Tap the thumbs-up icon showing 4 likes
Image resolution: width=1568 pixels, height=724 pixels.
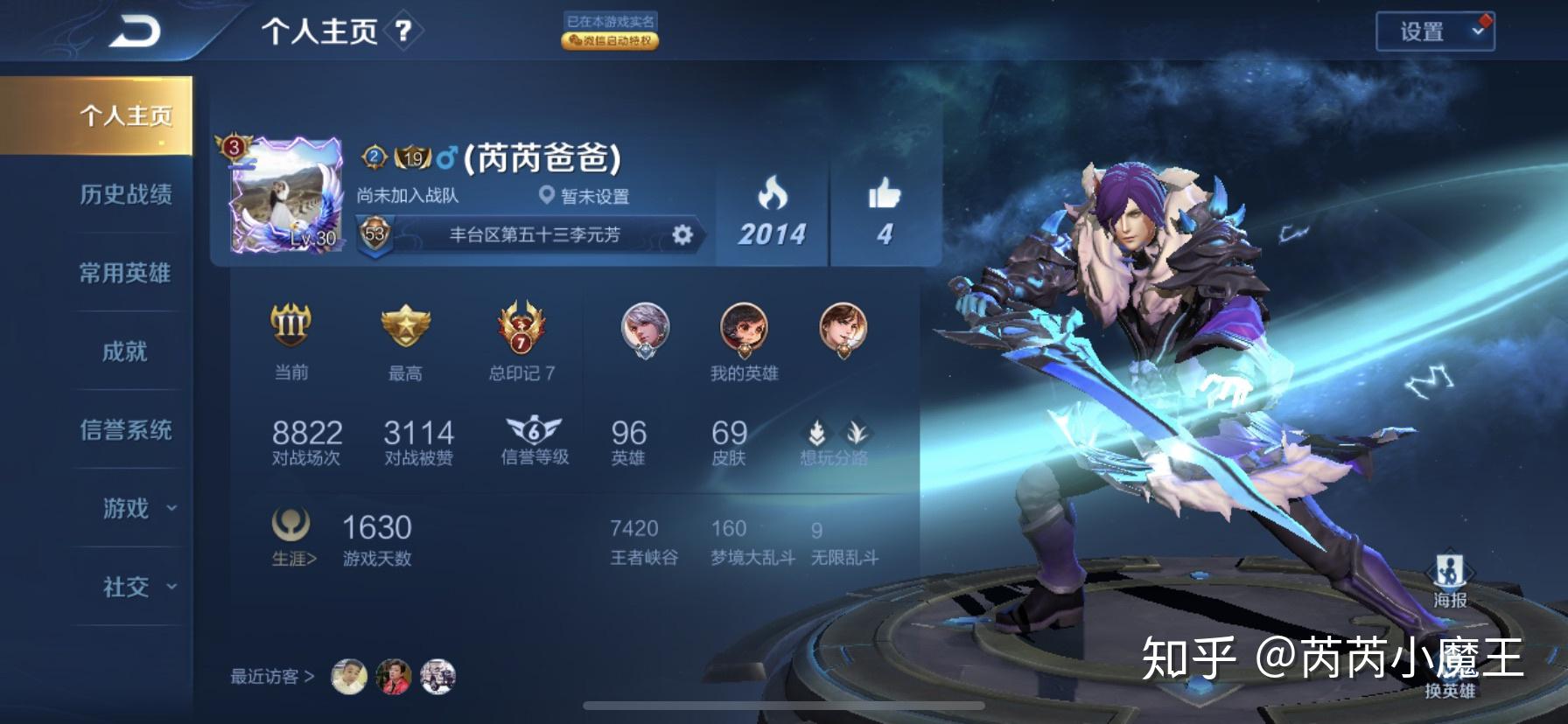[x=884, y=194]
